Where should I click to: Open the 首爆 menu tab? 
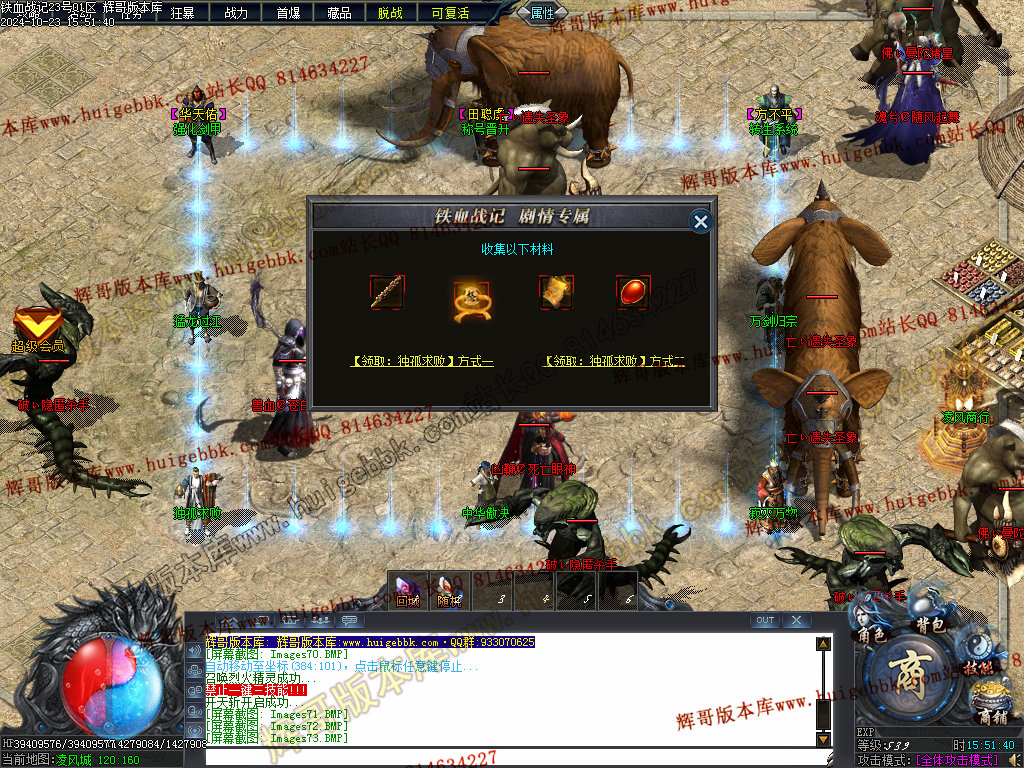point(288,13)
